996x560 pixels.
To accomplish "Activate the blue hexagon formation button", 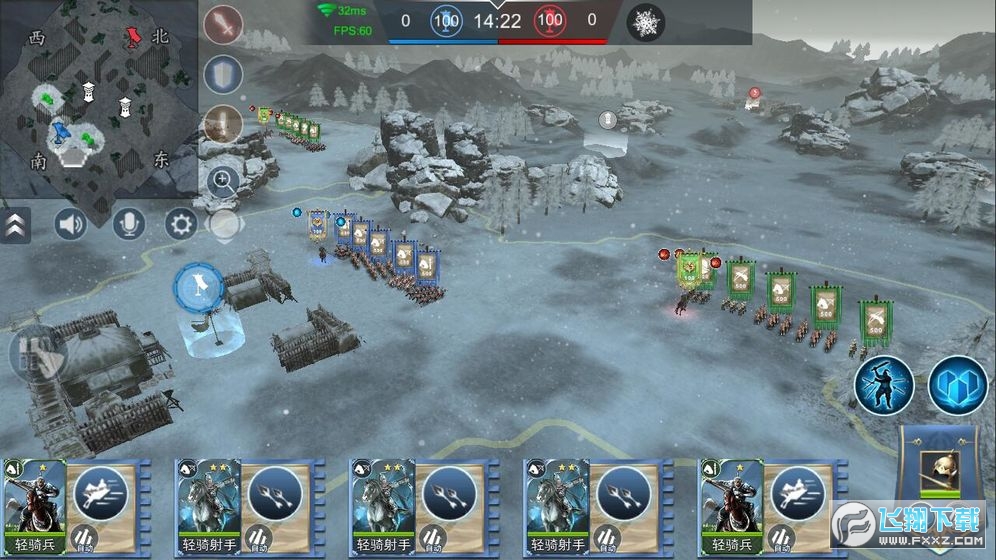I will click(x=957, y=384).
